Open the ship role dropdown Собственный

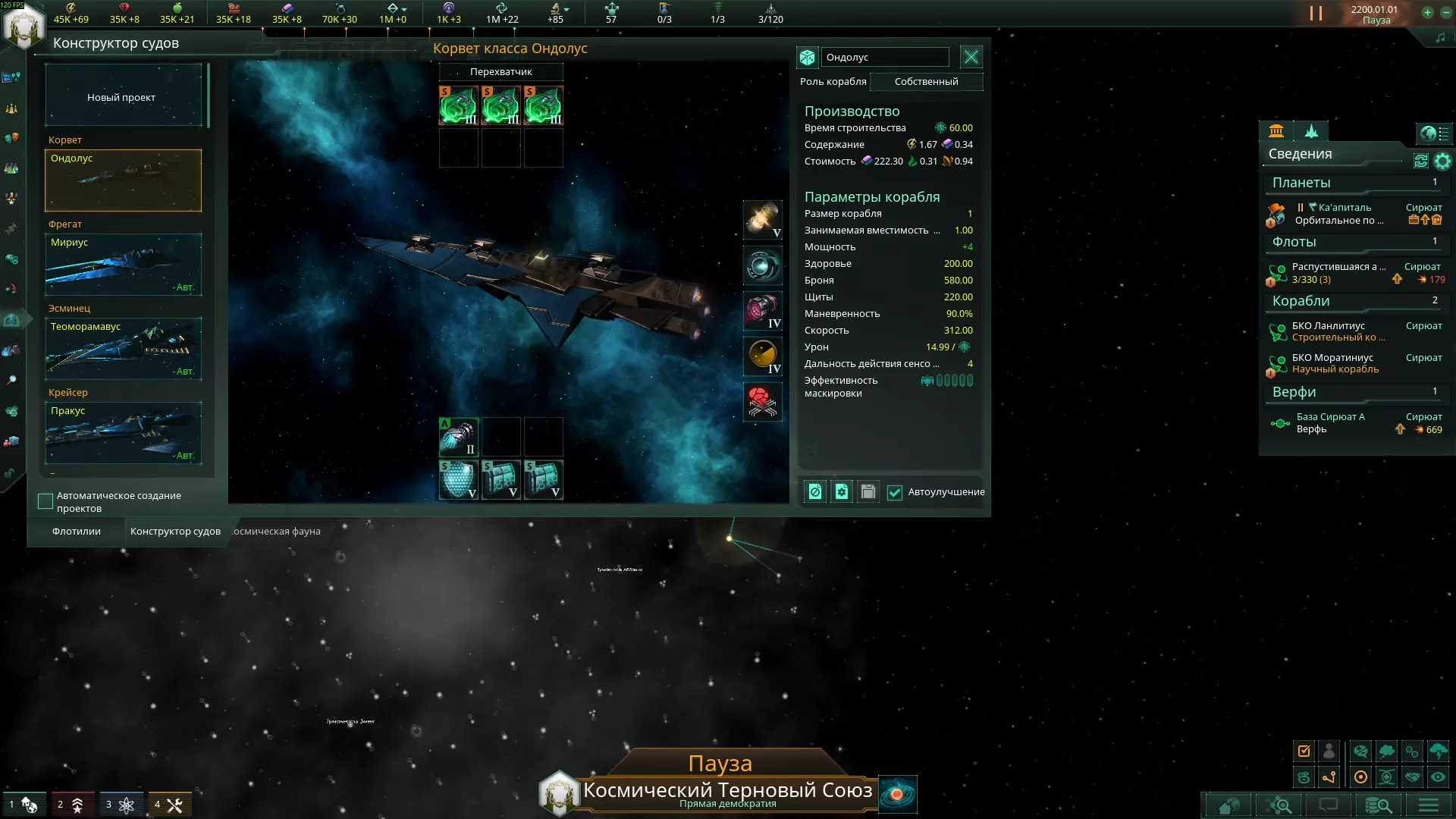coord(926,82)
